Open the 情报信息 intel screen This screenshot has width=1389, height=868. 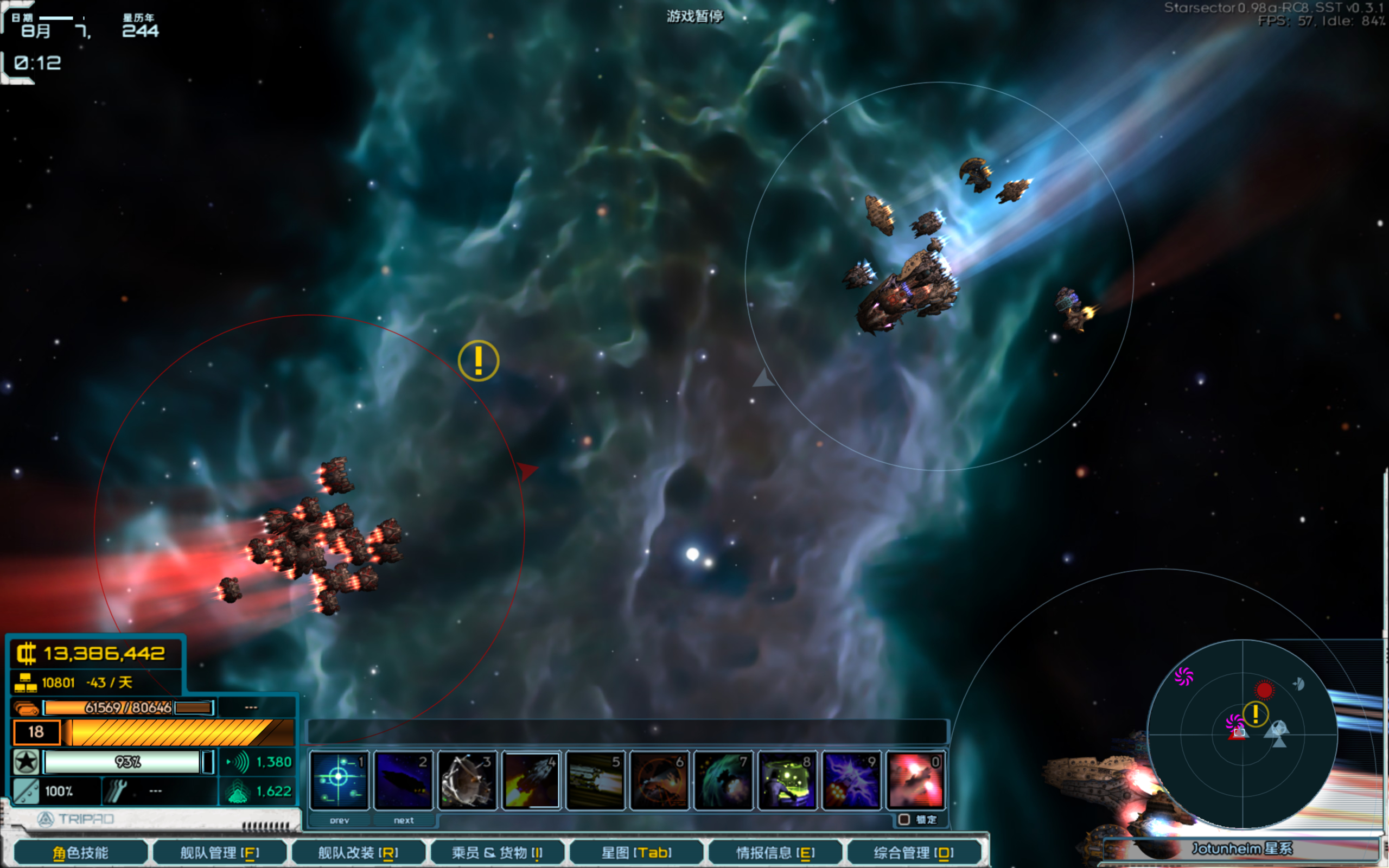coord(775,852)
